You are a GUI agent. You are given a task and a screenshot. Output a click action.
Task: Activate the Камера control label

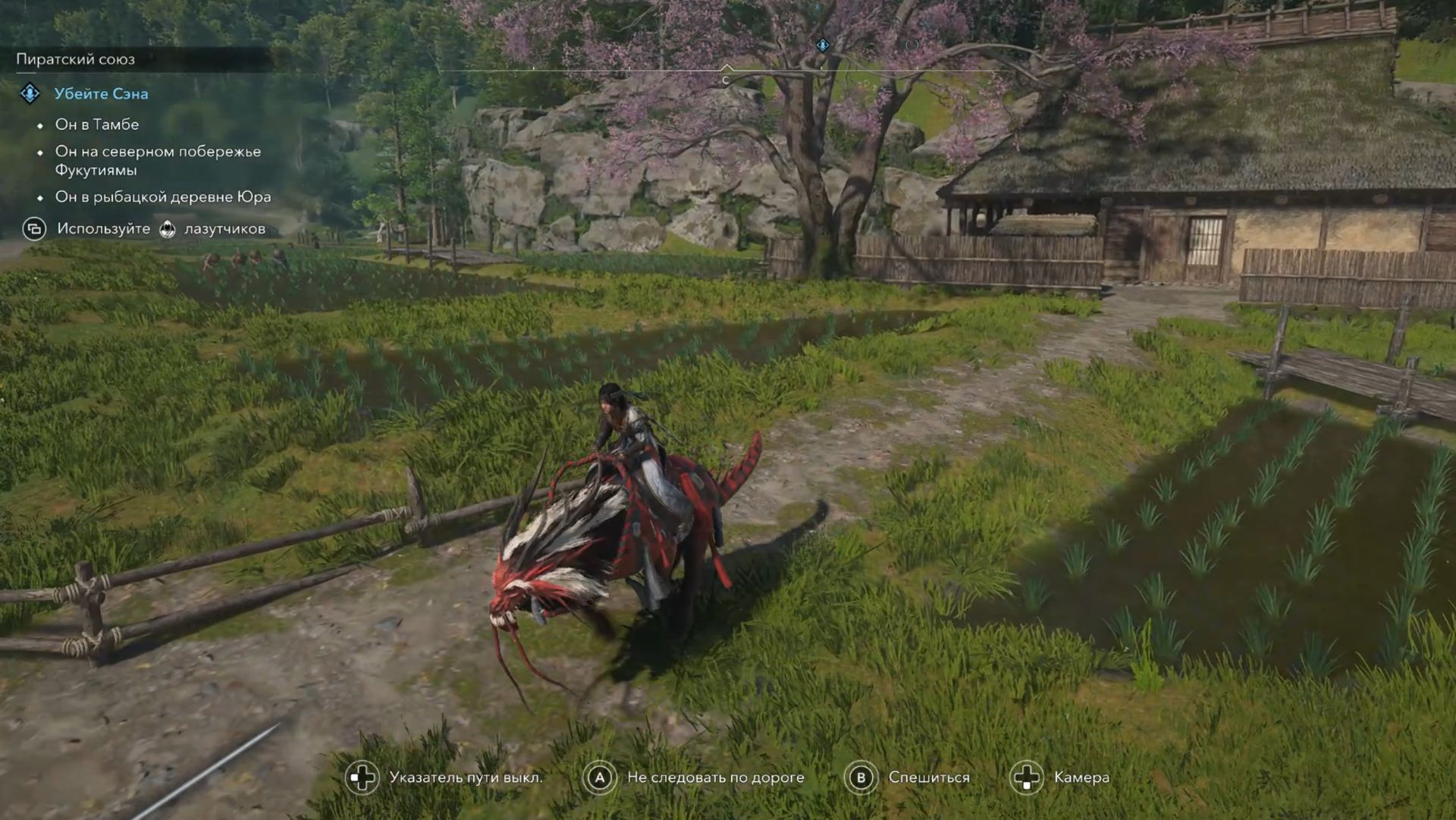[x=1082, y=777]
